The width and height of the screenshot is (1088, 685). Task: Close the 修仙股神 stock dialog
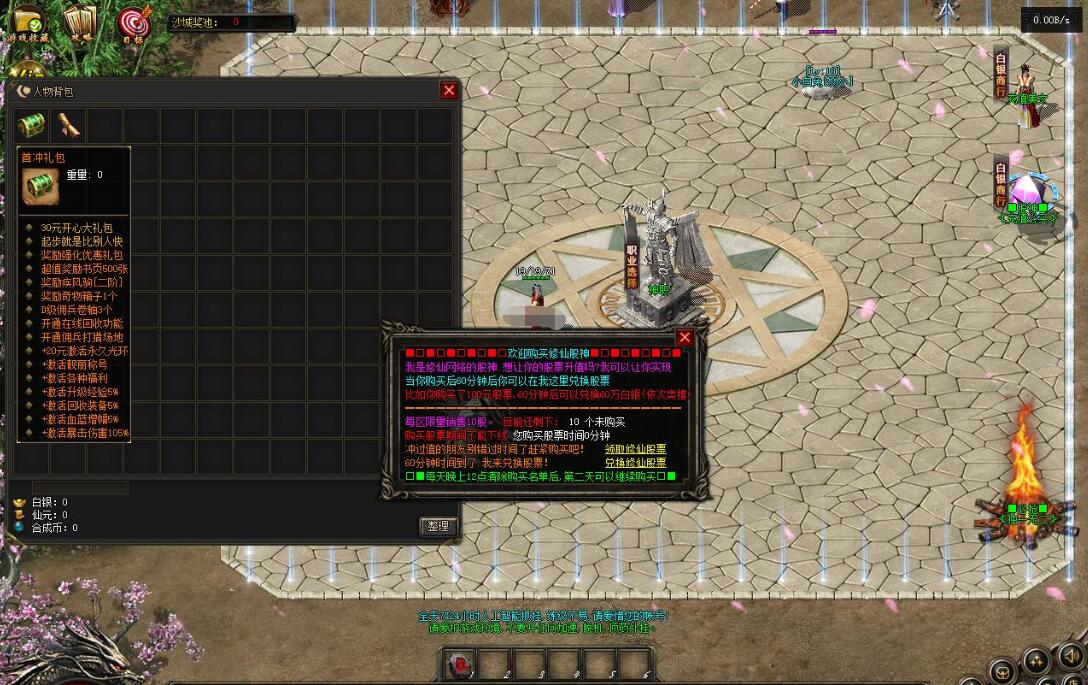[x=685, y=337]
